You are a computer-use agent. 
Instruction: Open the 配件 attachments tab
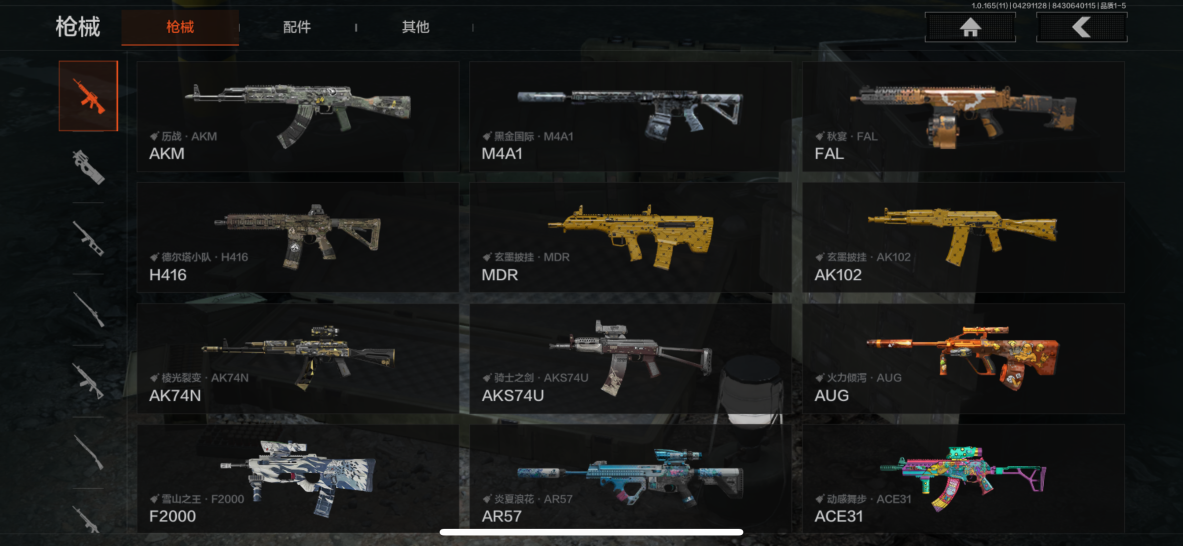(x=297, y=27)
